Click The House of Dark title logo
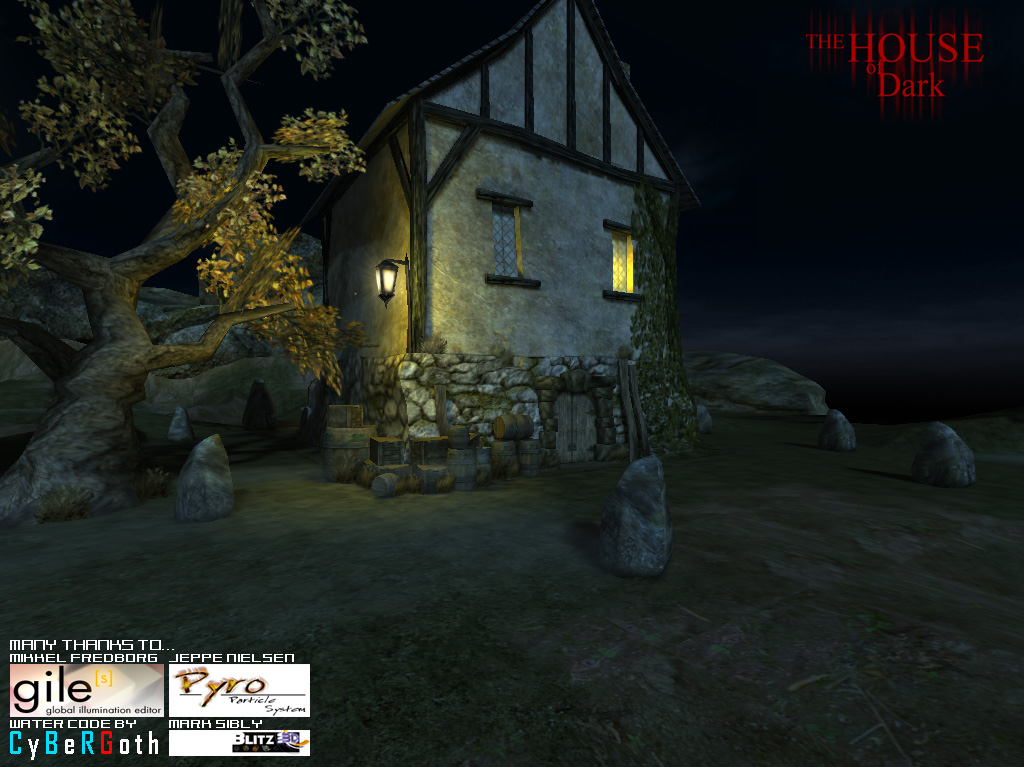 (895, 65)
